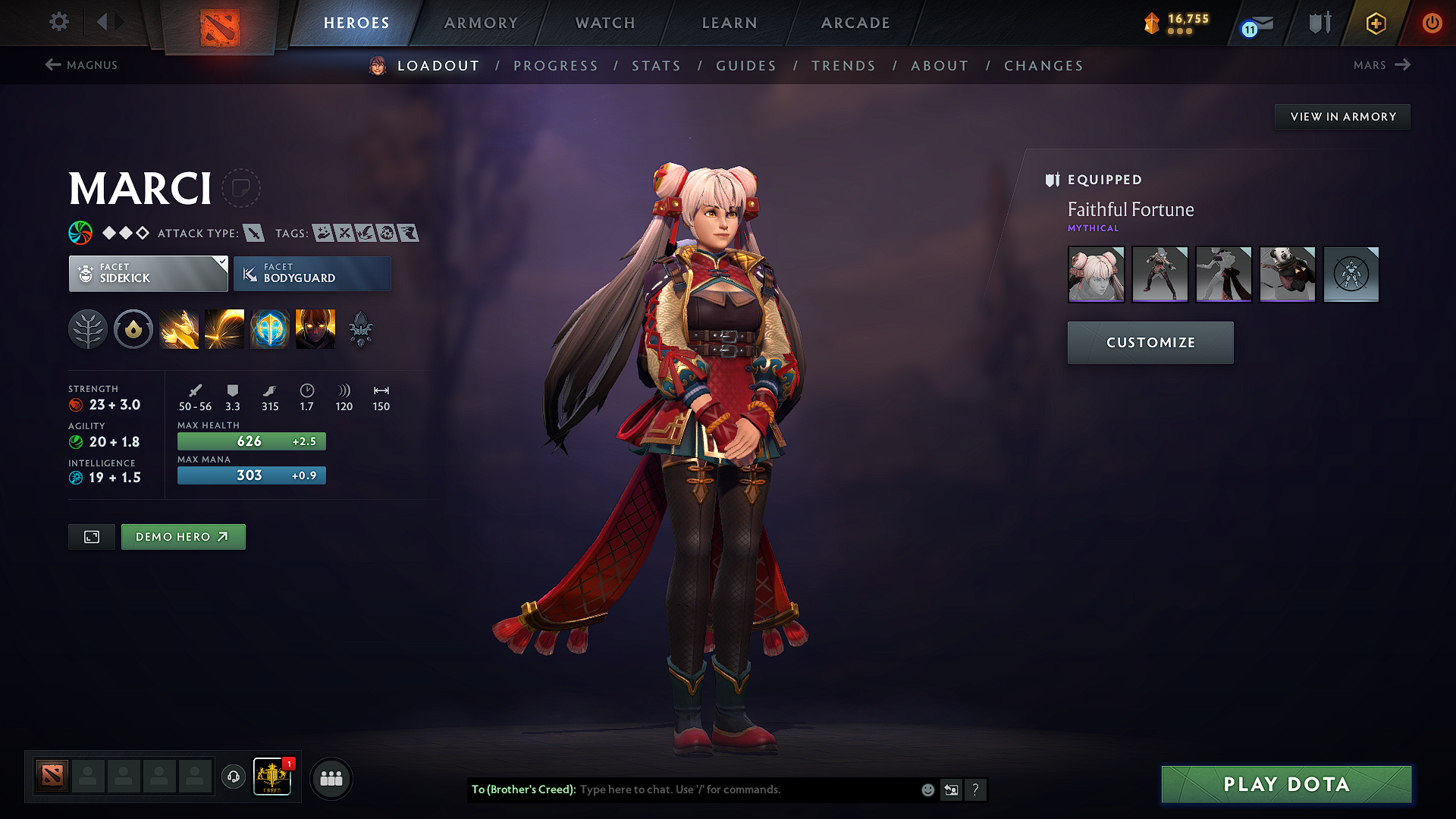1456x819 pixels.
Task: Select the Bodyguard facet
Action: click(x=312, y=274)
